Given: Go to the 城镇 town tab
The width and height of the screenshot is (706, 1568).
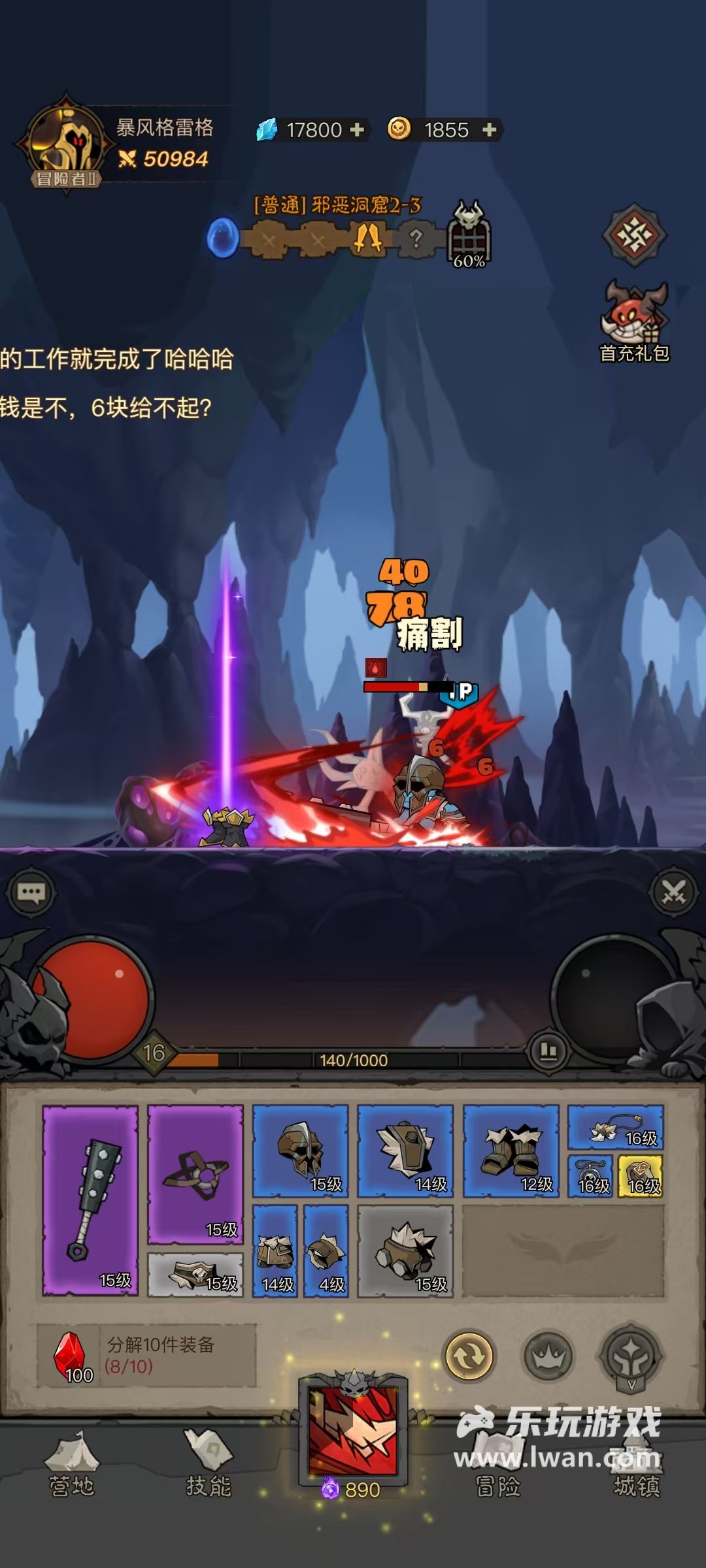Looking at the screenshot, I should click(637, 1467).
